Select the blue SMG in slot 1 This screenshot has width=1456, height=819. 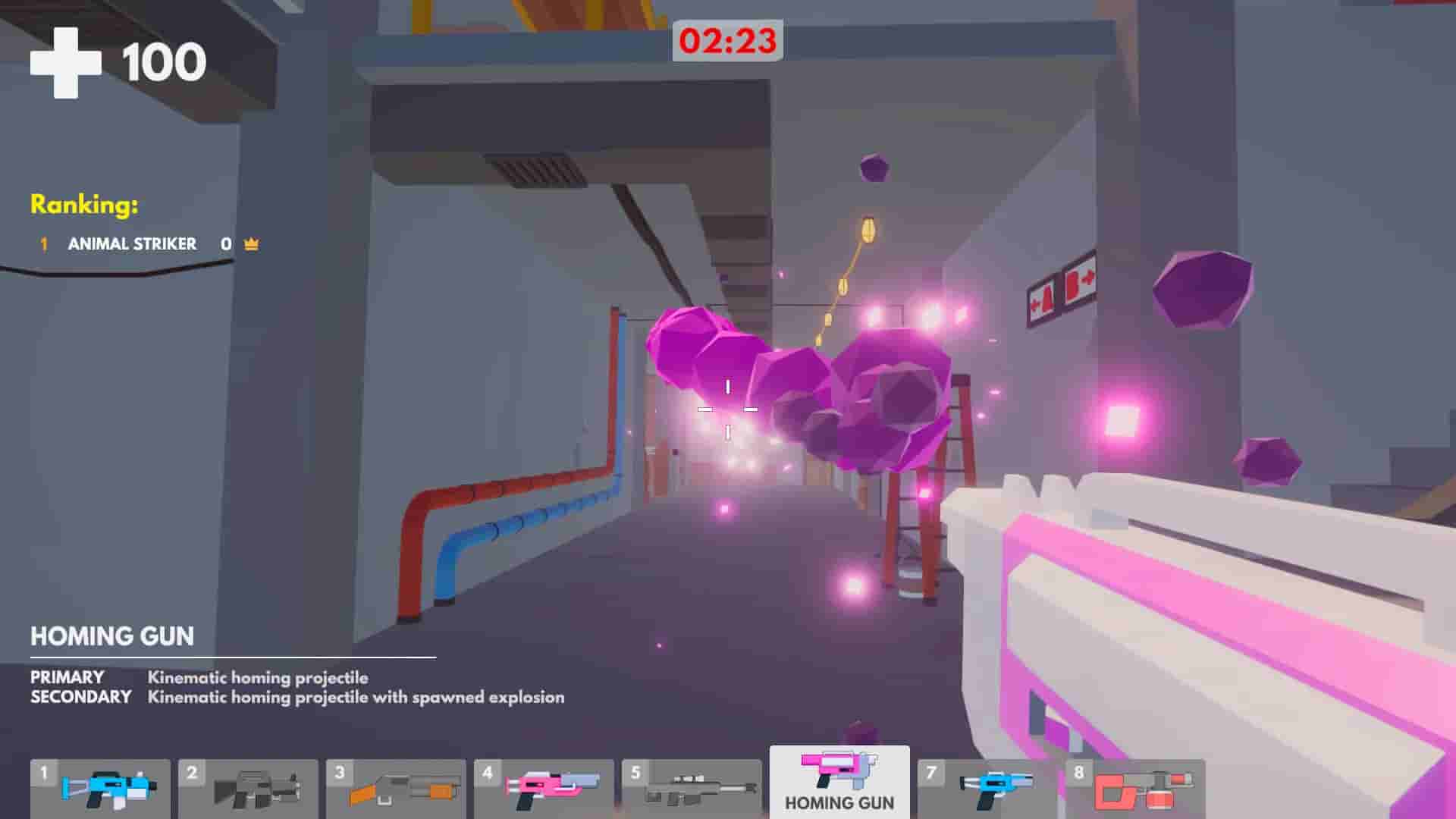[x=102, y=789]
